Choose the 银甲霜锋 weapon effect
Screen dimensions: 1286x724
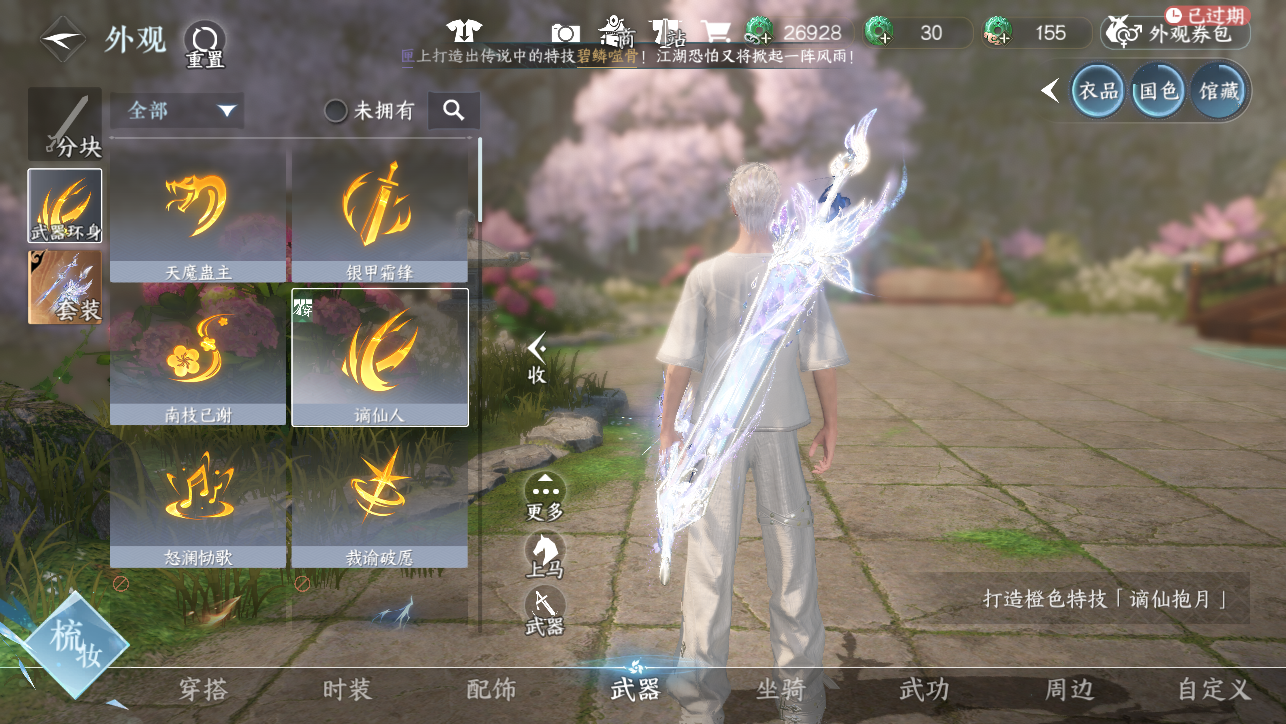(x=380, y=215)
